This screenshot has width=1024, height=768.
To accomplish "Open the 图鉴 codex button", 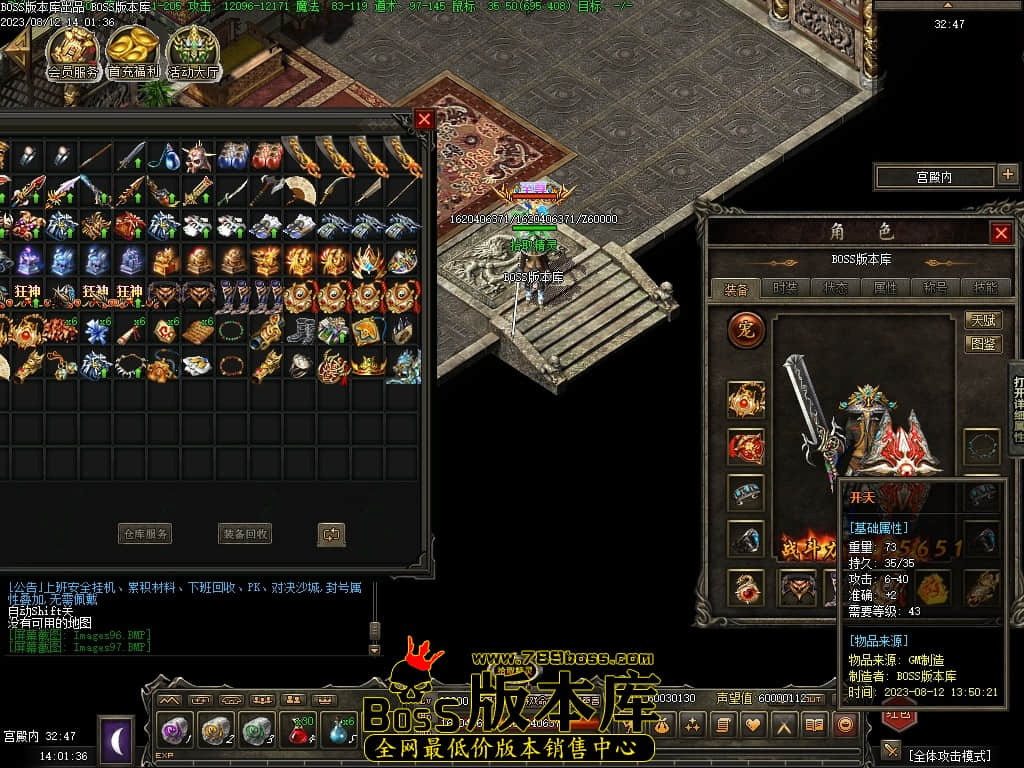I will click(984, 343).
